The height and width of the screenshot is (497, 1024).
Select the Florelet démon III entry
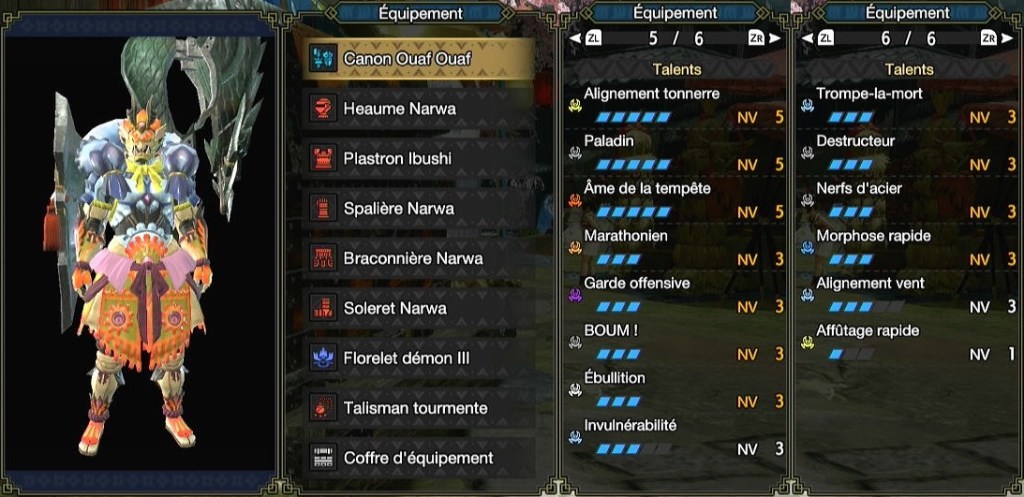418,358
